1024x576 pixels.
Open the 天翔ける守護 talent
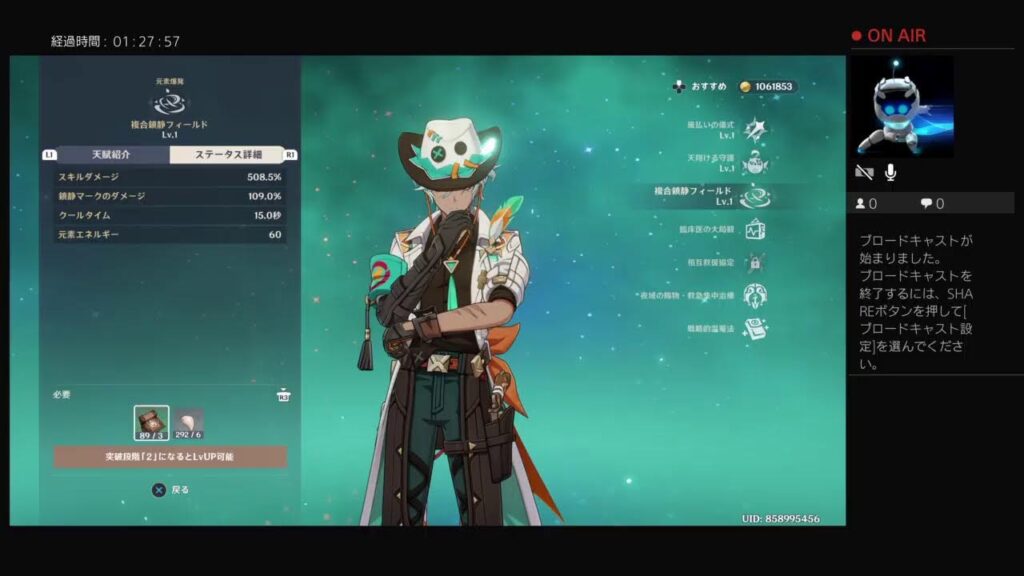pyautogui.click(x=756, y=163)
